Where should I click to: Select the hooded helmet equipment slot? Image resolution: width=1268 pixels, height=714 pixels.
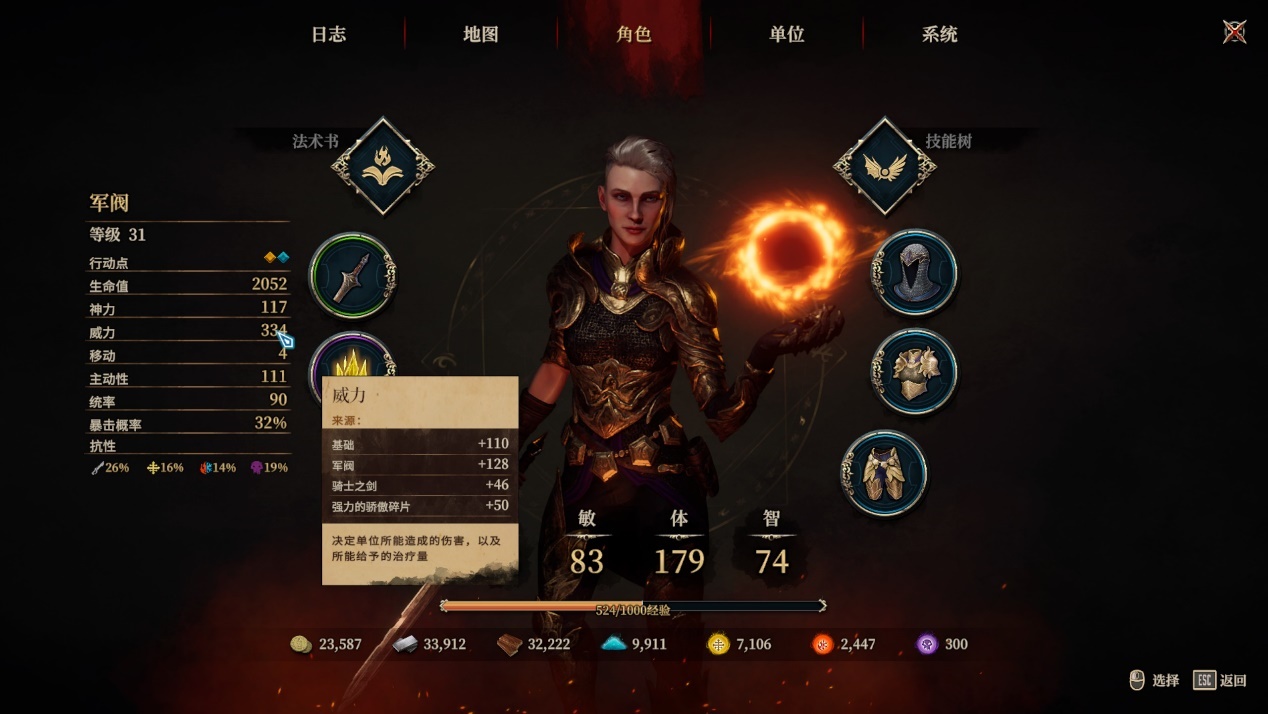click(914, 272)
